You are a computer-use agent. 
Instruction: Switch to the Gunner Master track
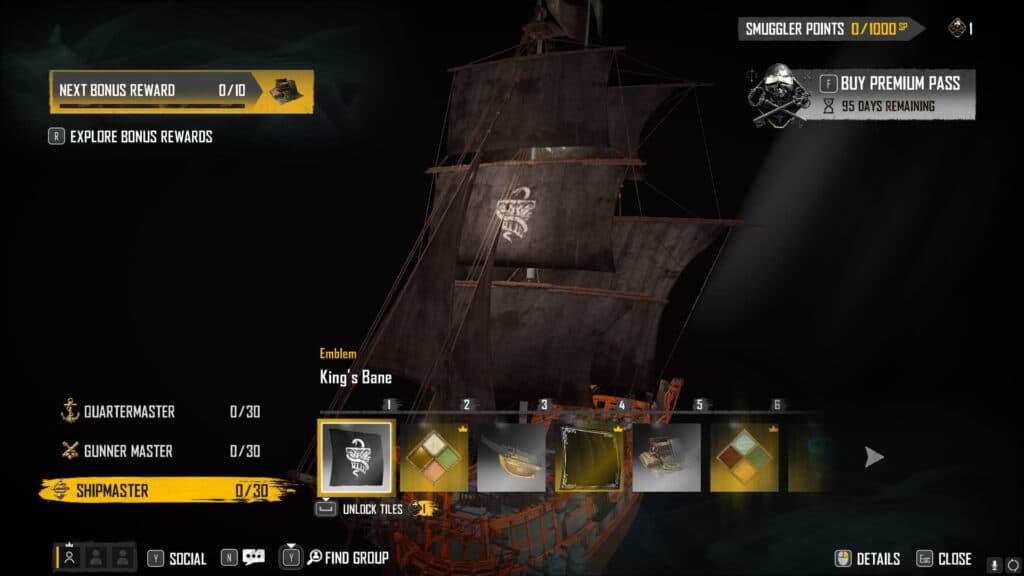pos(128,451)
